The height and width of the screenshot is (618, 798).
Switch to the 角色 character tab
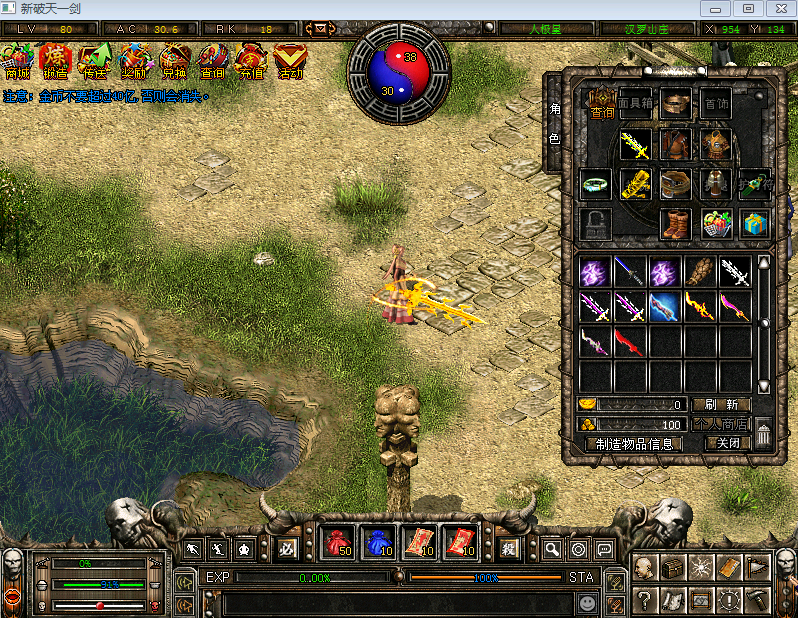(555, 123)
